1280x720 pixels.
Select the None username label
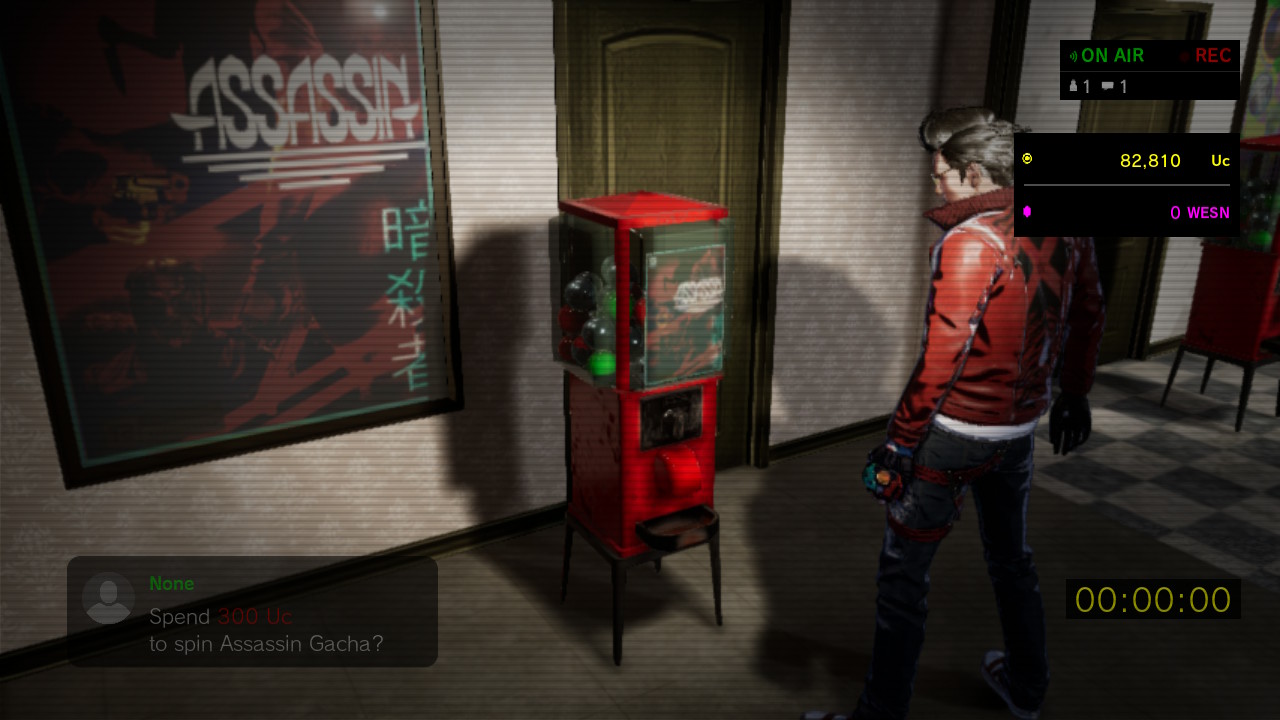pyautogui.click(x=171, y=583)
